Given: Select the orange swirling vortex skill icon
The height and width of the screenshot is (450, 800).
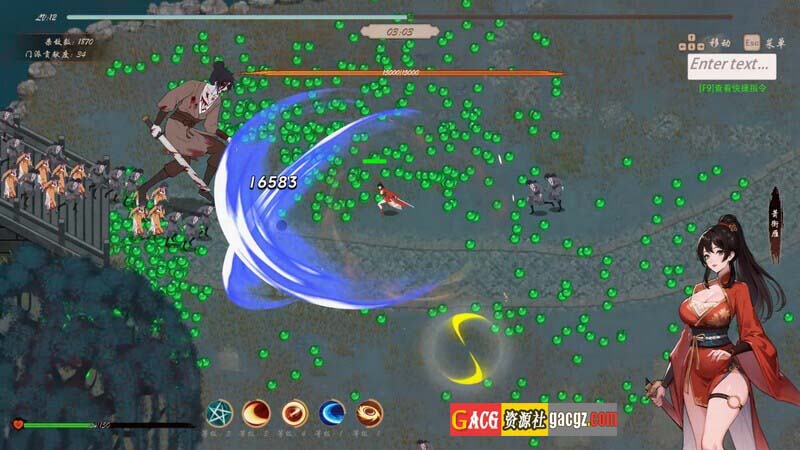Looking at the screenshot, I should tap(370, 412).
